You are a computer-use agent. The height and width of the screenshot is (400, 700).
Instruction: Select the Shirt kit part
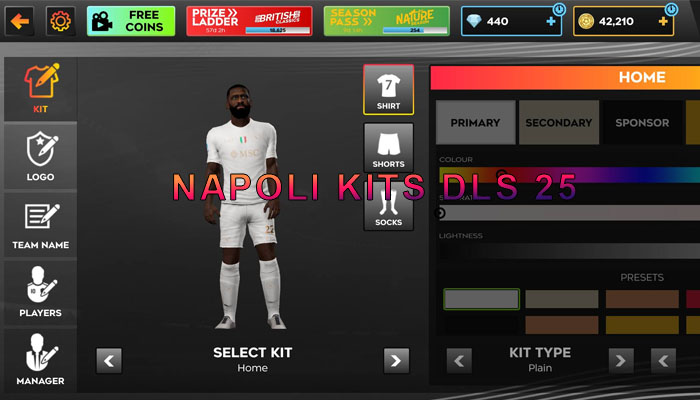[388, 91]
